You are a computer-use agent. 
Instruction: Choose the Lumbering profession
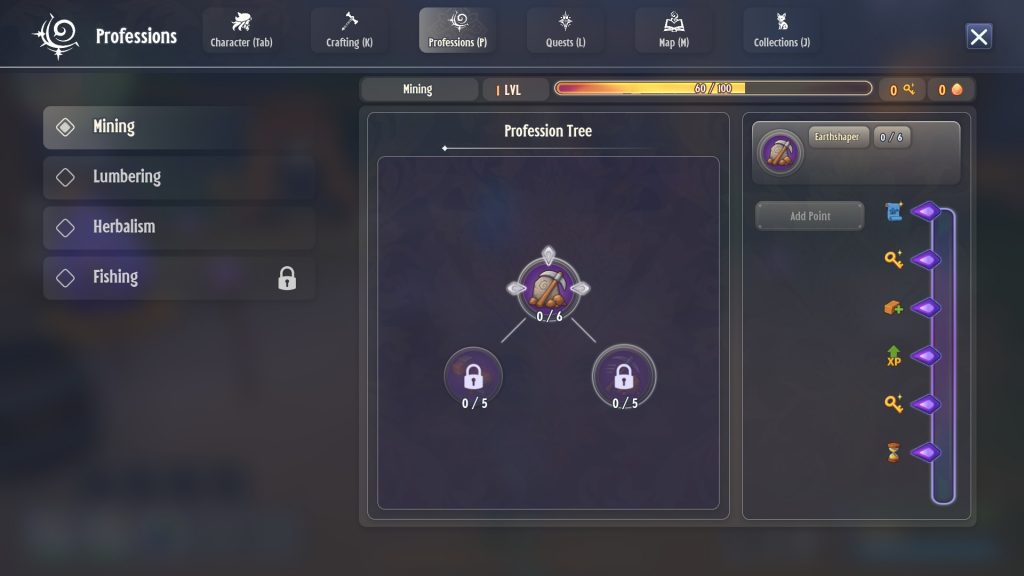click(x=179, y=177)
